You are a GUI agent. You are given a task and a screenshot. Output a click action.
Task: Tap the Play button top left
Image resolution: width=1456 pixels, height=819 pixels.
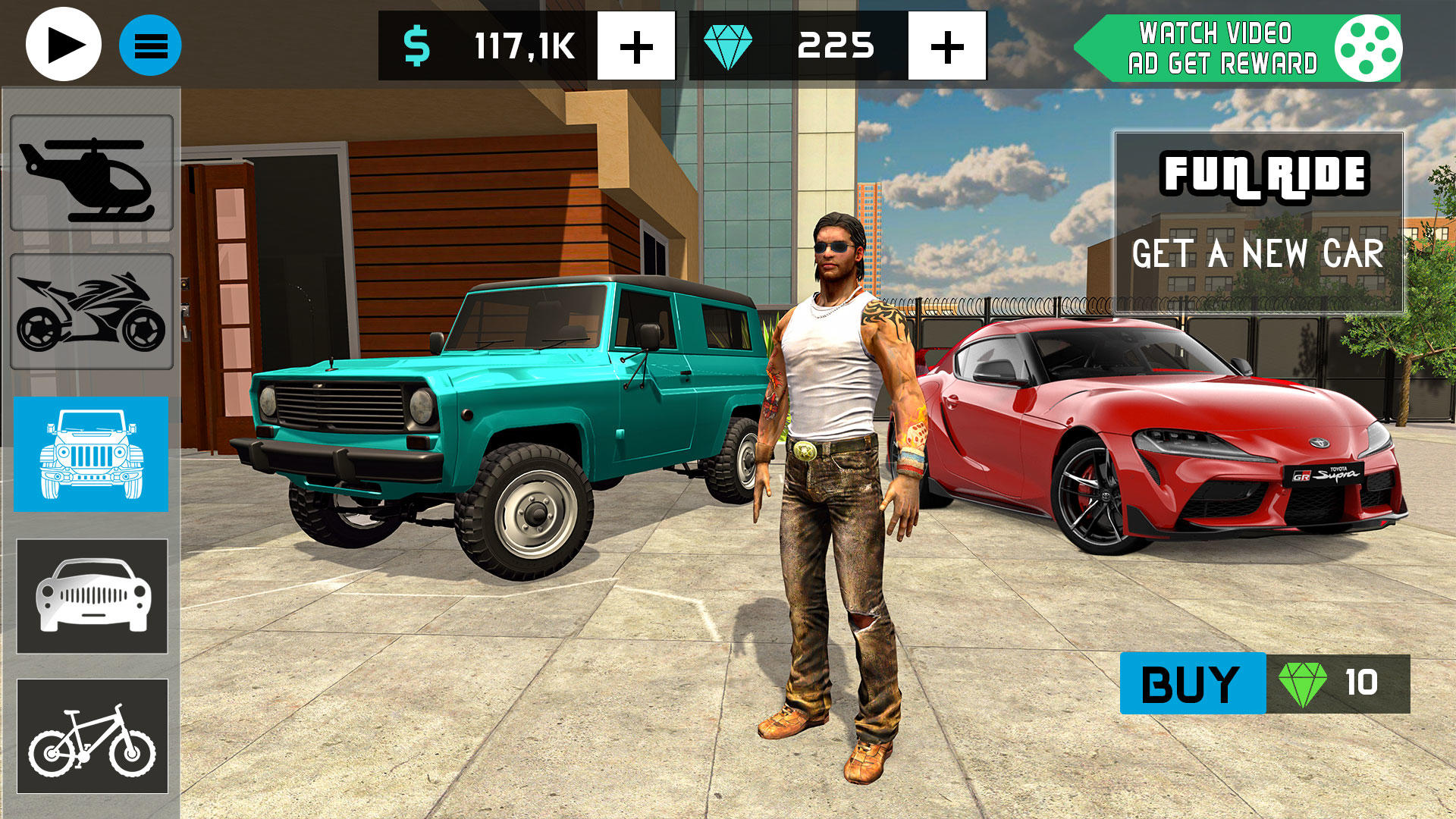click(63, 45)
